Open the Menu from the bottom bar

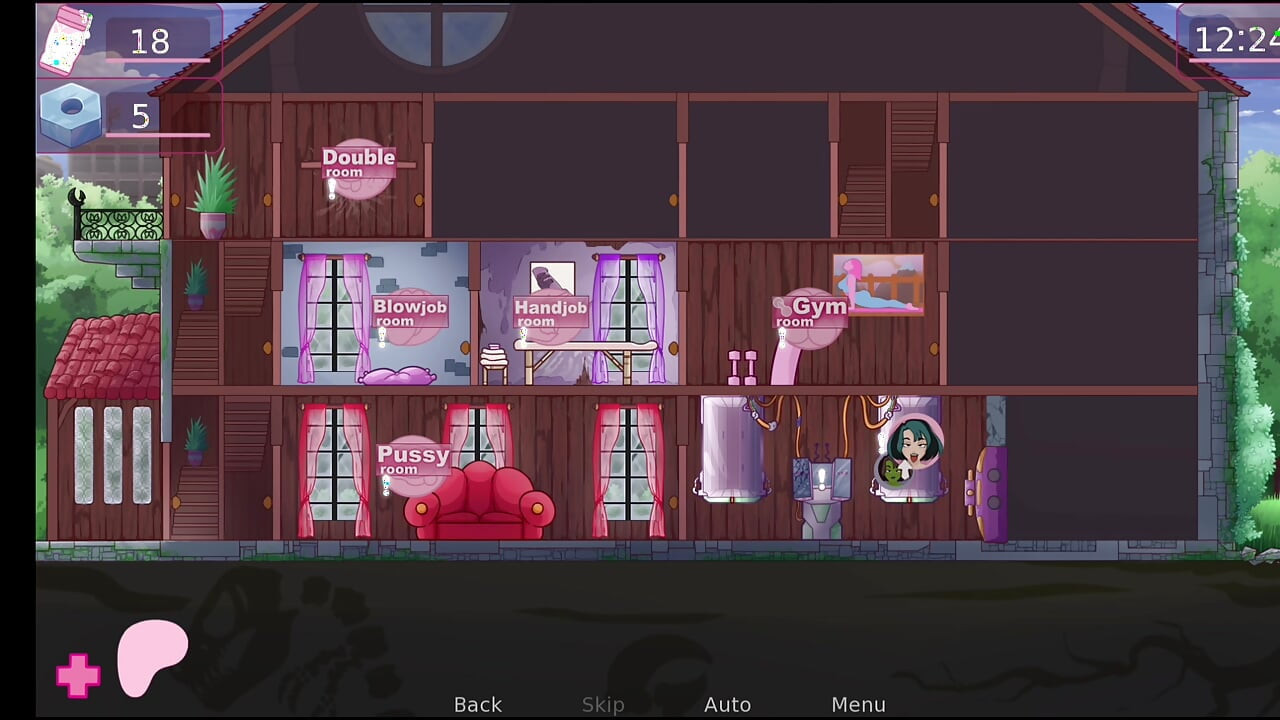[859, 704]
